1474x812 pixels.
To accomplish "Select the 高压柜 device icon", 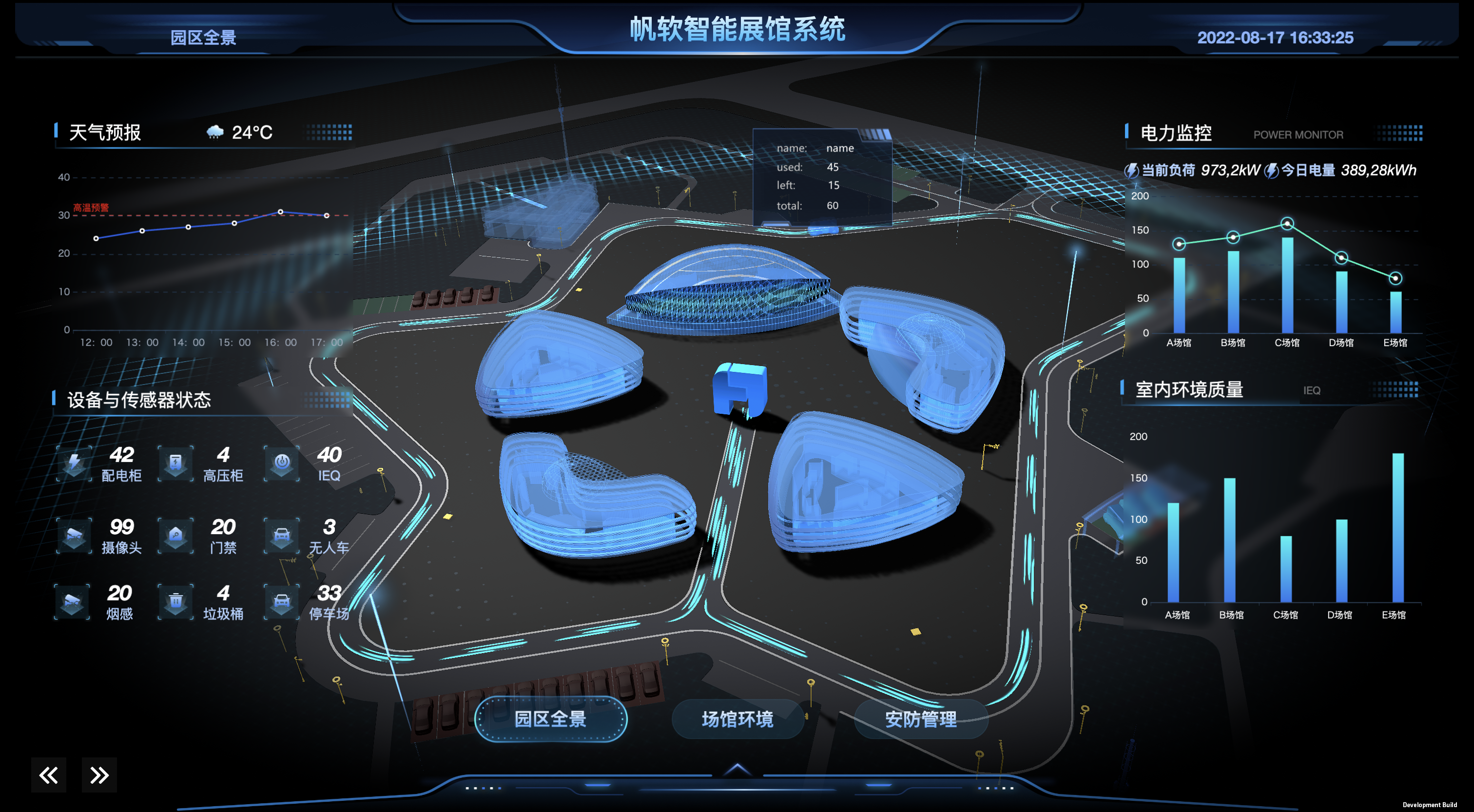I will (175, 463).
